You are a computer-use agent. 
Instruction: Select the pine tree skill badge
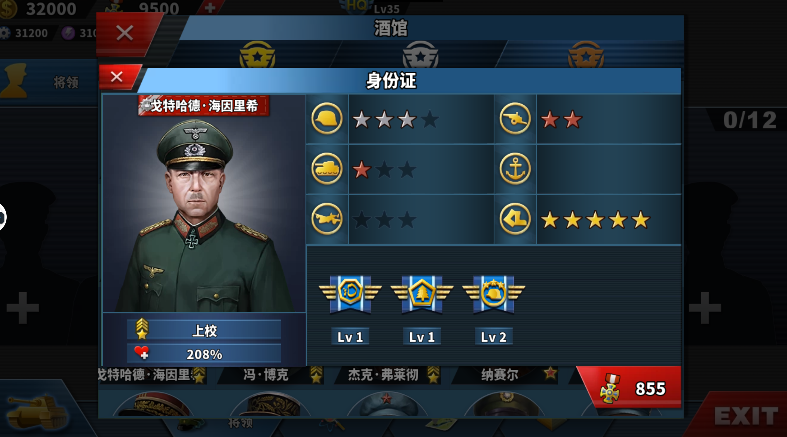[x=422, y=292]
